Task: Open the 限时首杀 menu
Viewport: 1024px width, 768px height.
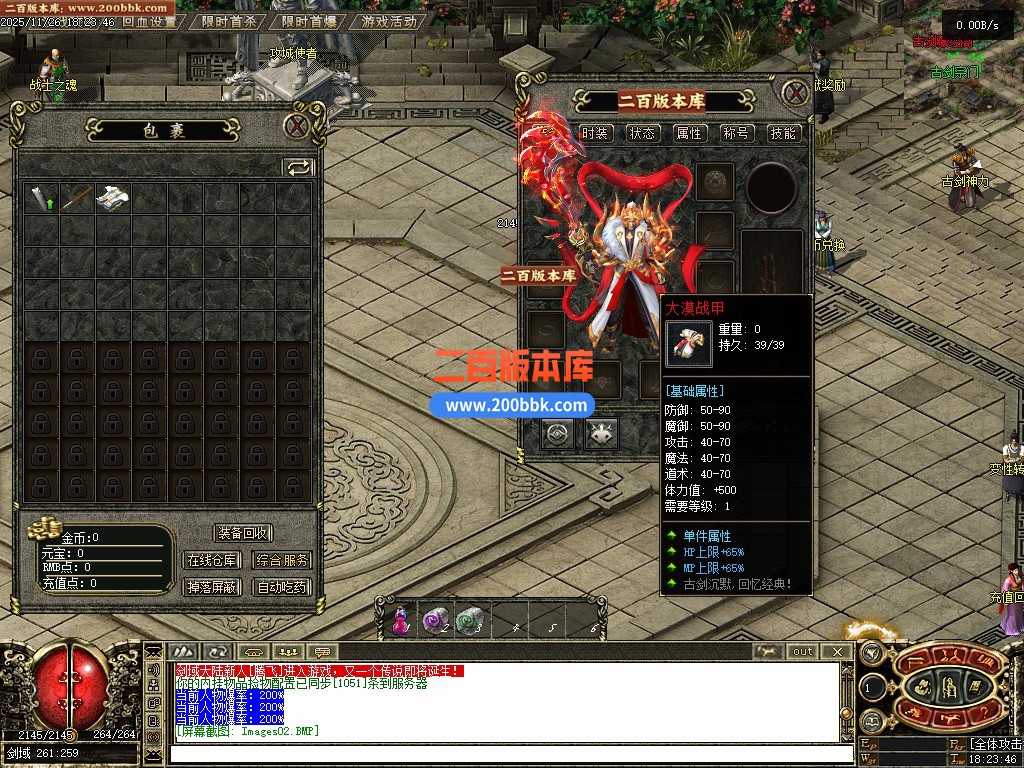Action: pyautogui.click(x=229, y=21)
